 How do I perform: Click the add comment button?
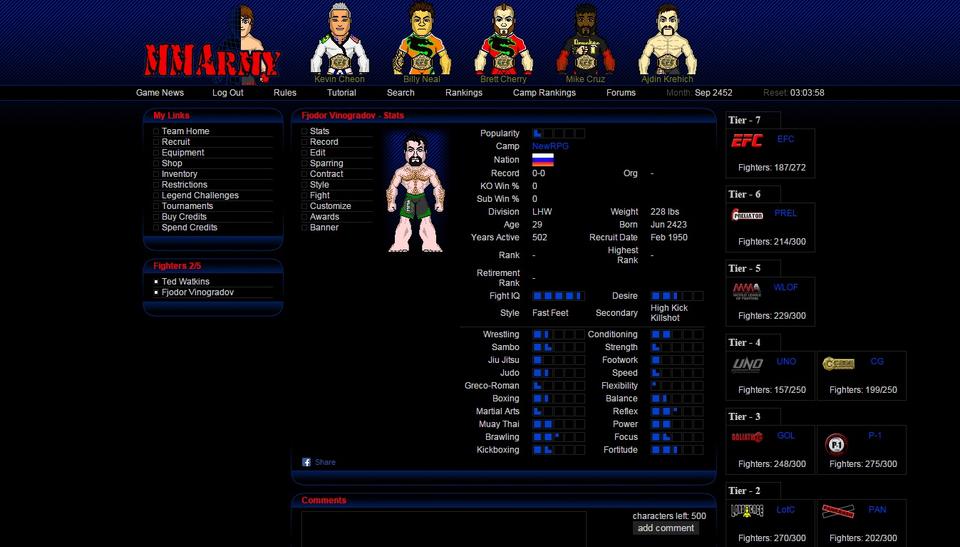pyautogui.click(x=666, y=528)
